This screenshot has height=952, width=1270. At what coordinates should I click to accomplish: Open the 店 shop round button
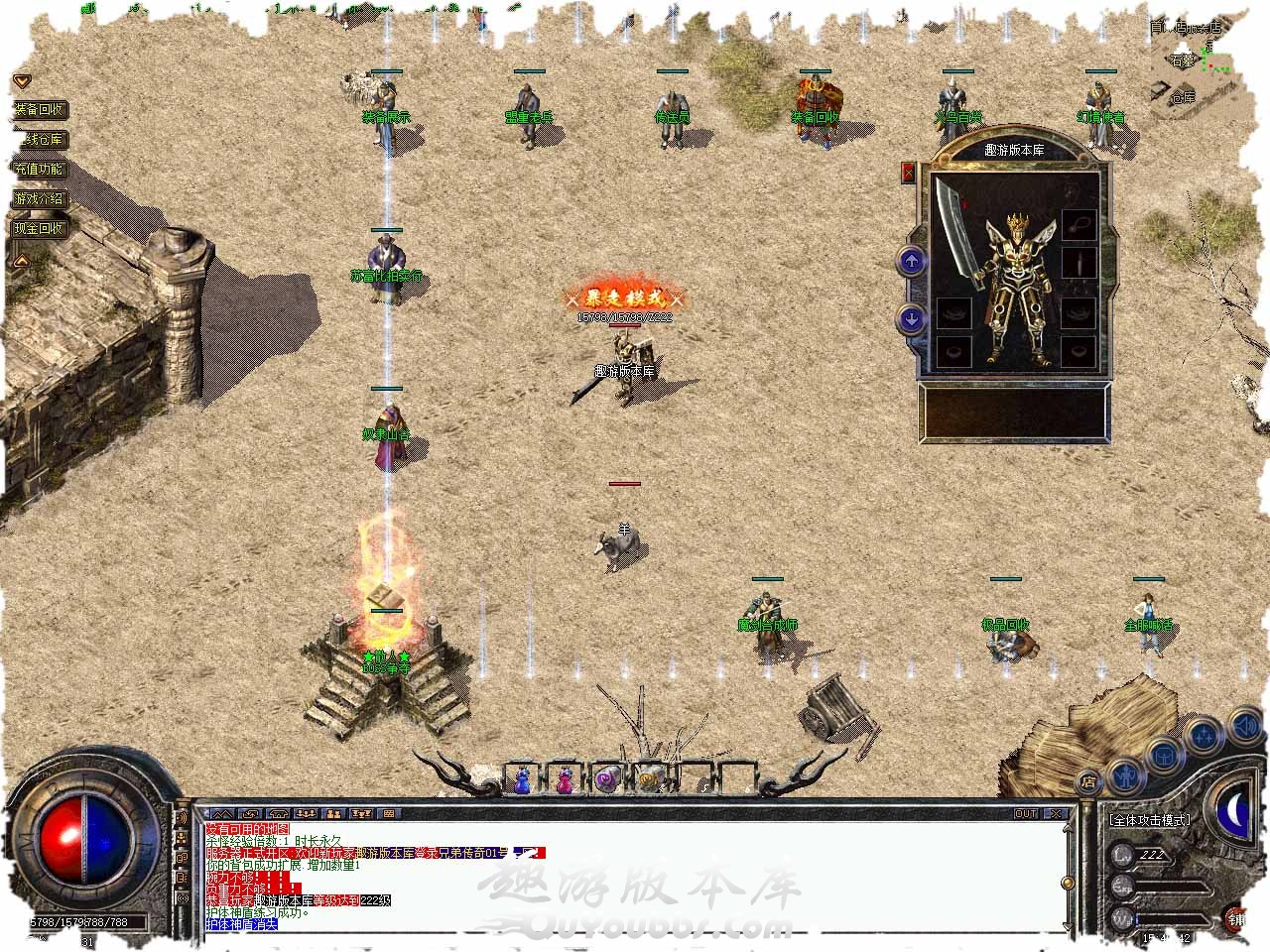1088,781
